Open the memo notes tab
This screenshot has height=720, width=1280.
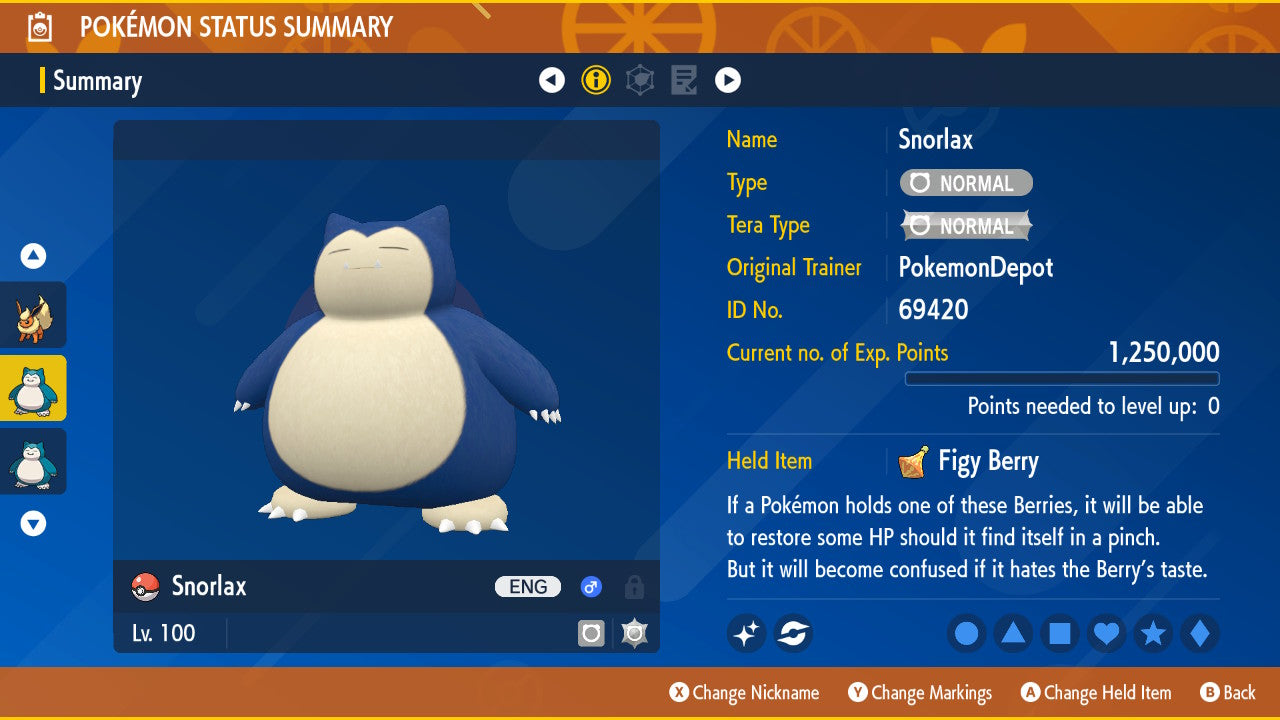pos(684,80)
